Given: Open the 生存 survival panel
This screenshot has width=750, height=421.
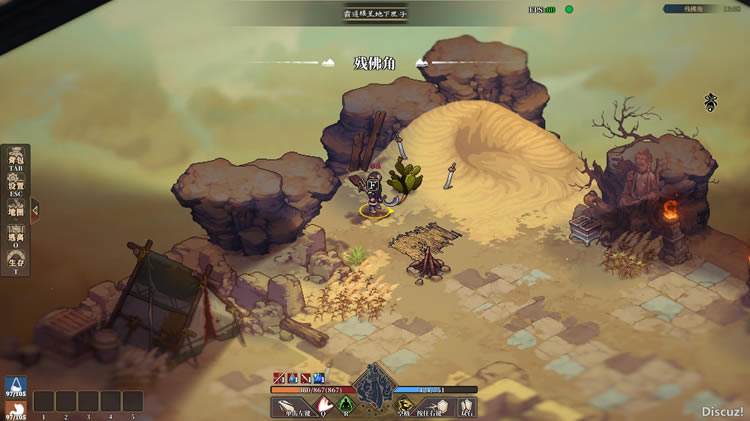Looking at the screenshot, I should [16, 263].
